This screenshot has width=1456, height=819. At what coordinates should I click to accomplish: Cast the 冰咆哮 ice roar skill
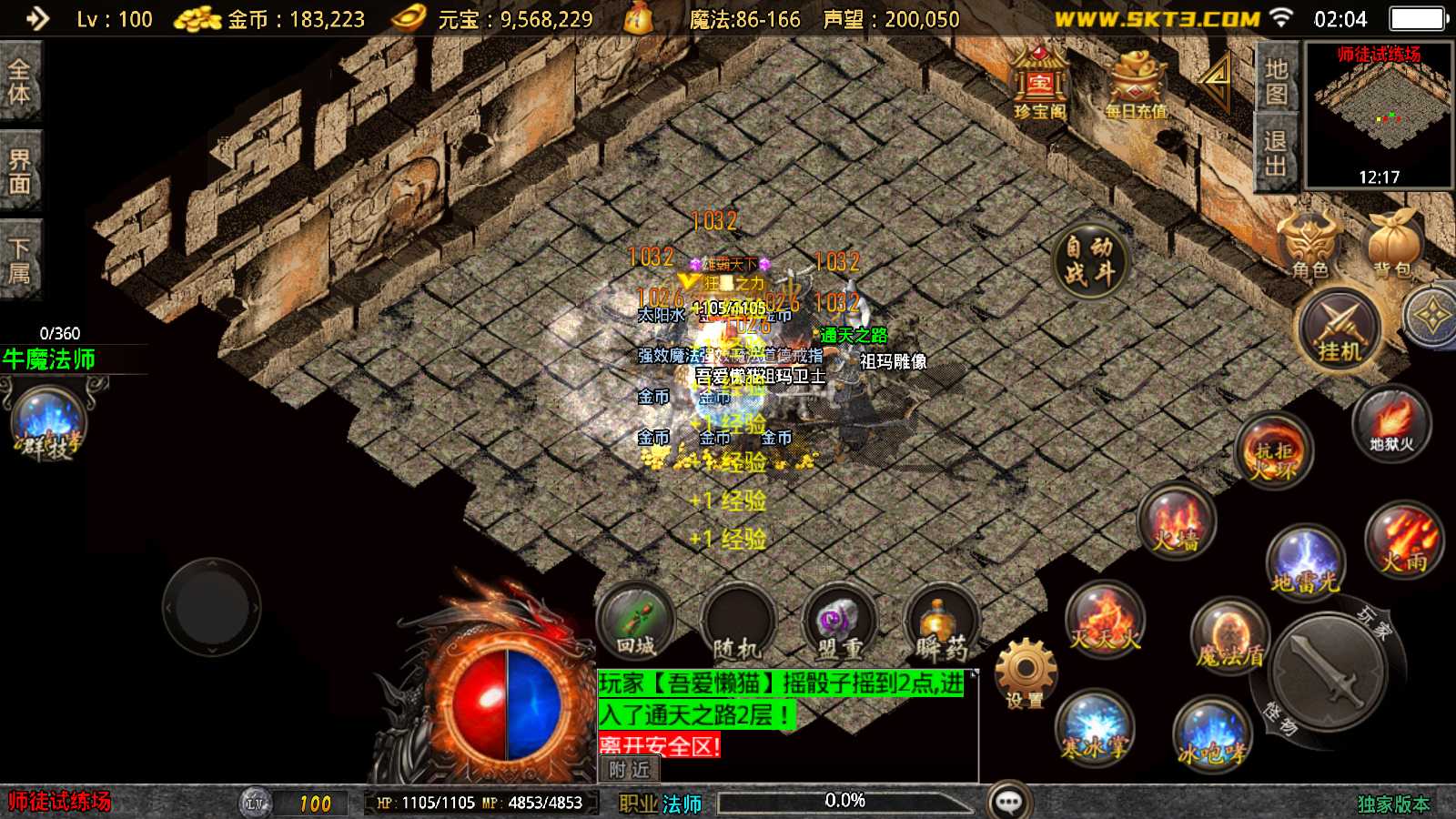click(x=1212, y=734)
